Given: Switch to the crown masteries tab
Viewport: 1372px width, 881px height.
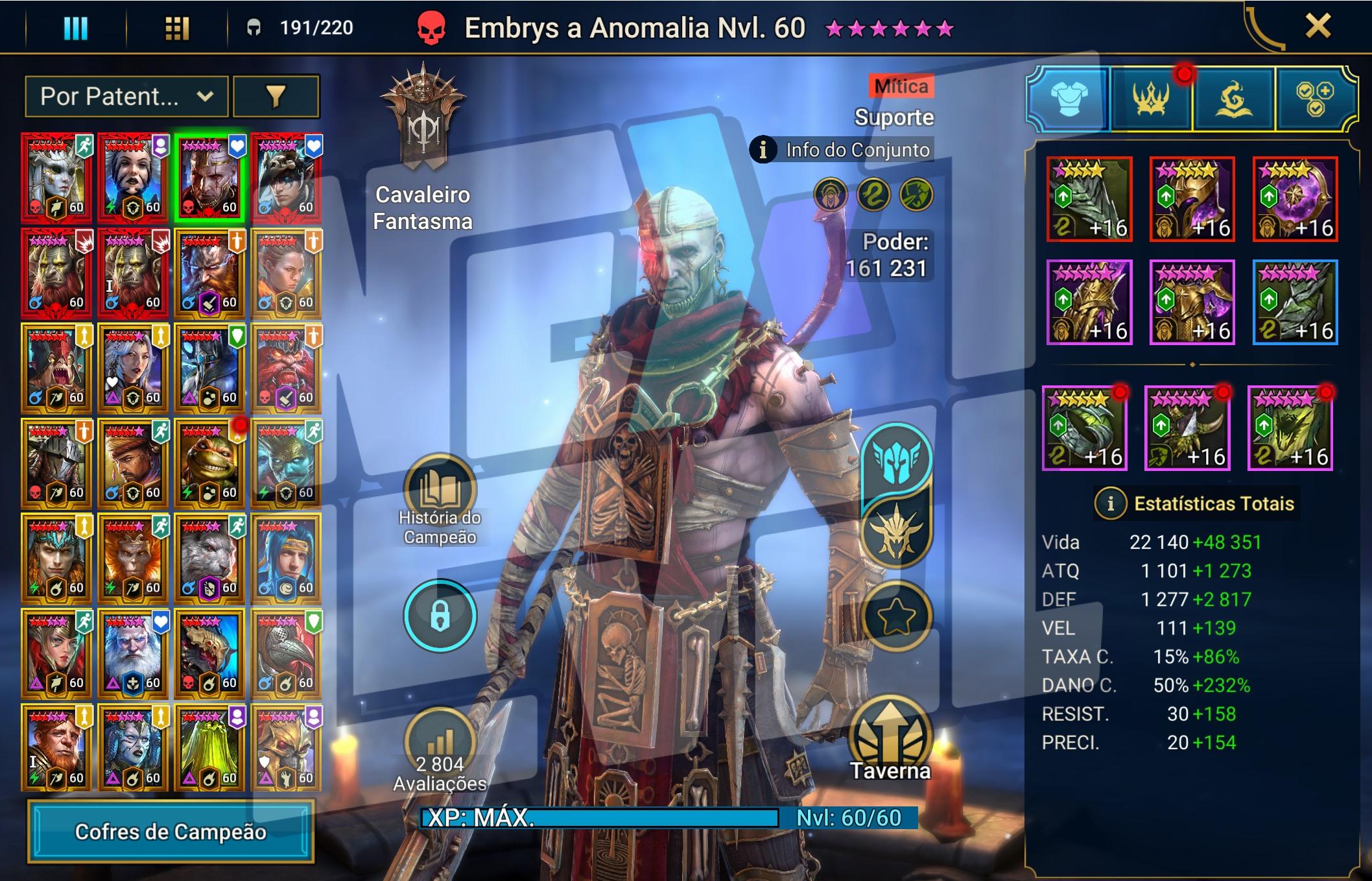Looking at the screenshot, I should pos(1151,99).
